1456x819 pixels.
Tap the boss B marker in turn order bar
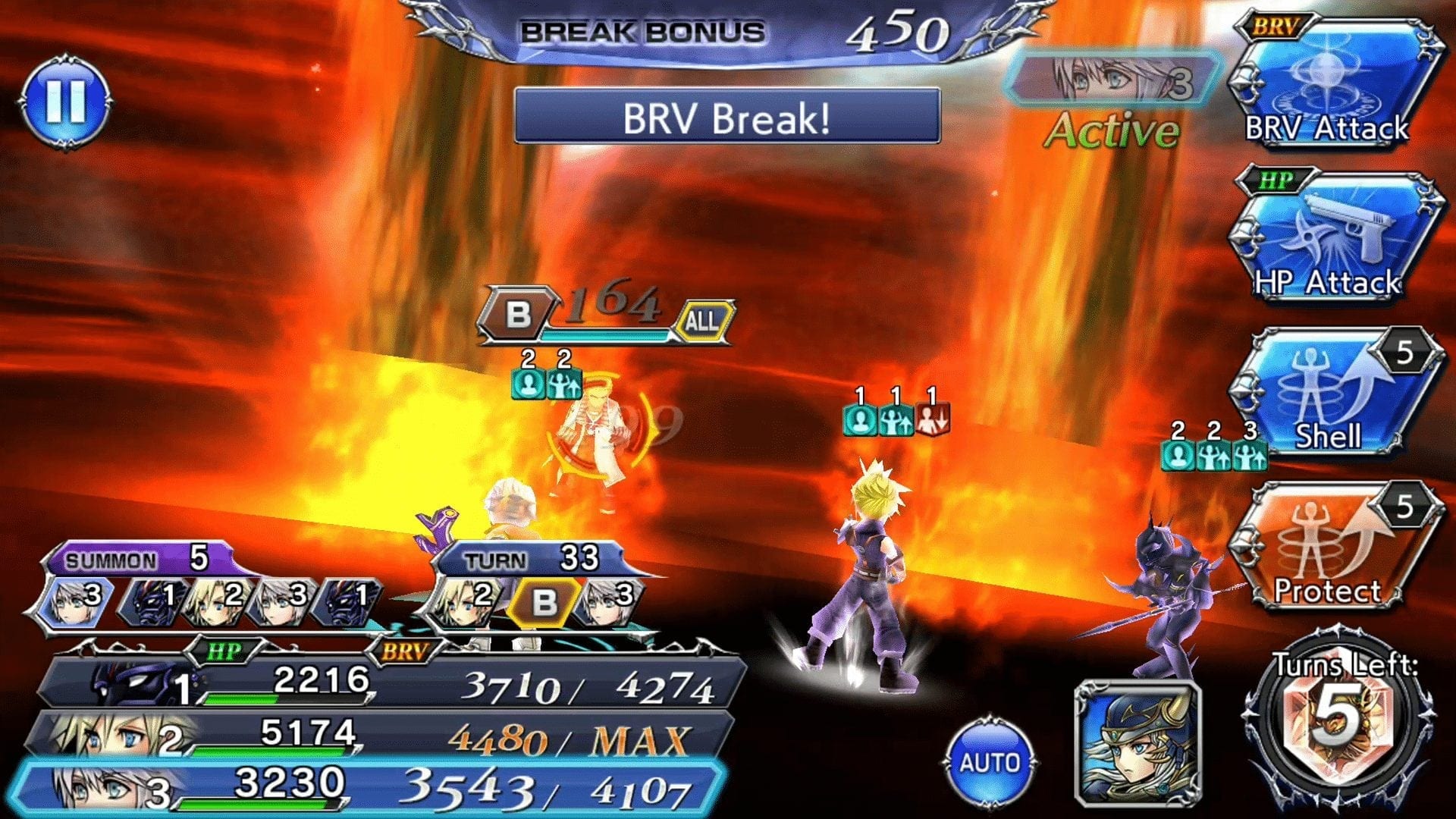[543, 602]
